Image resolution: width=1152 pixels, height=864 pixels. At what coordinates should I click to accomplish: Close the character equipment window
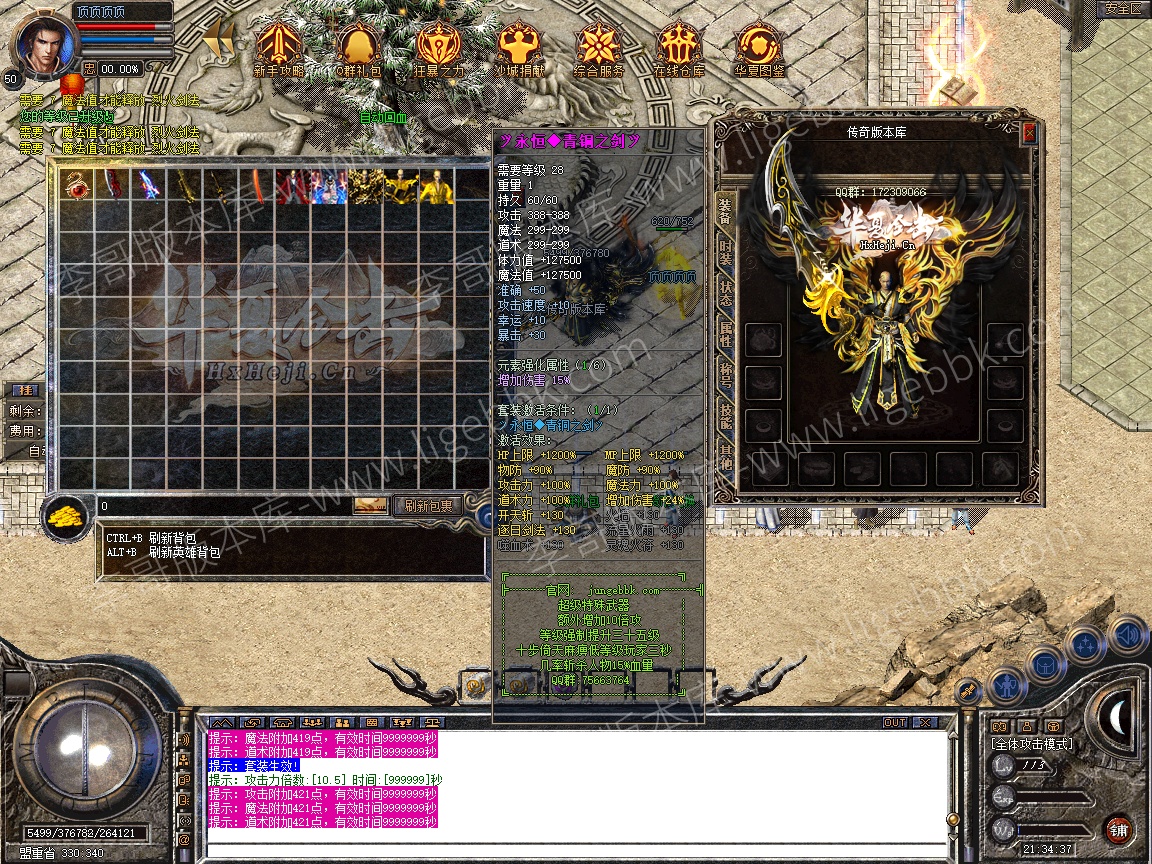[1029, 132]
